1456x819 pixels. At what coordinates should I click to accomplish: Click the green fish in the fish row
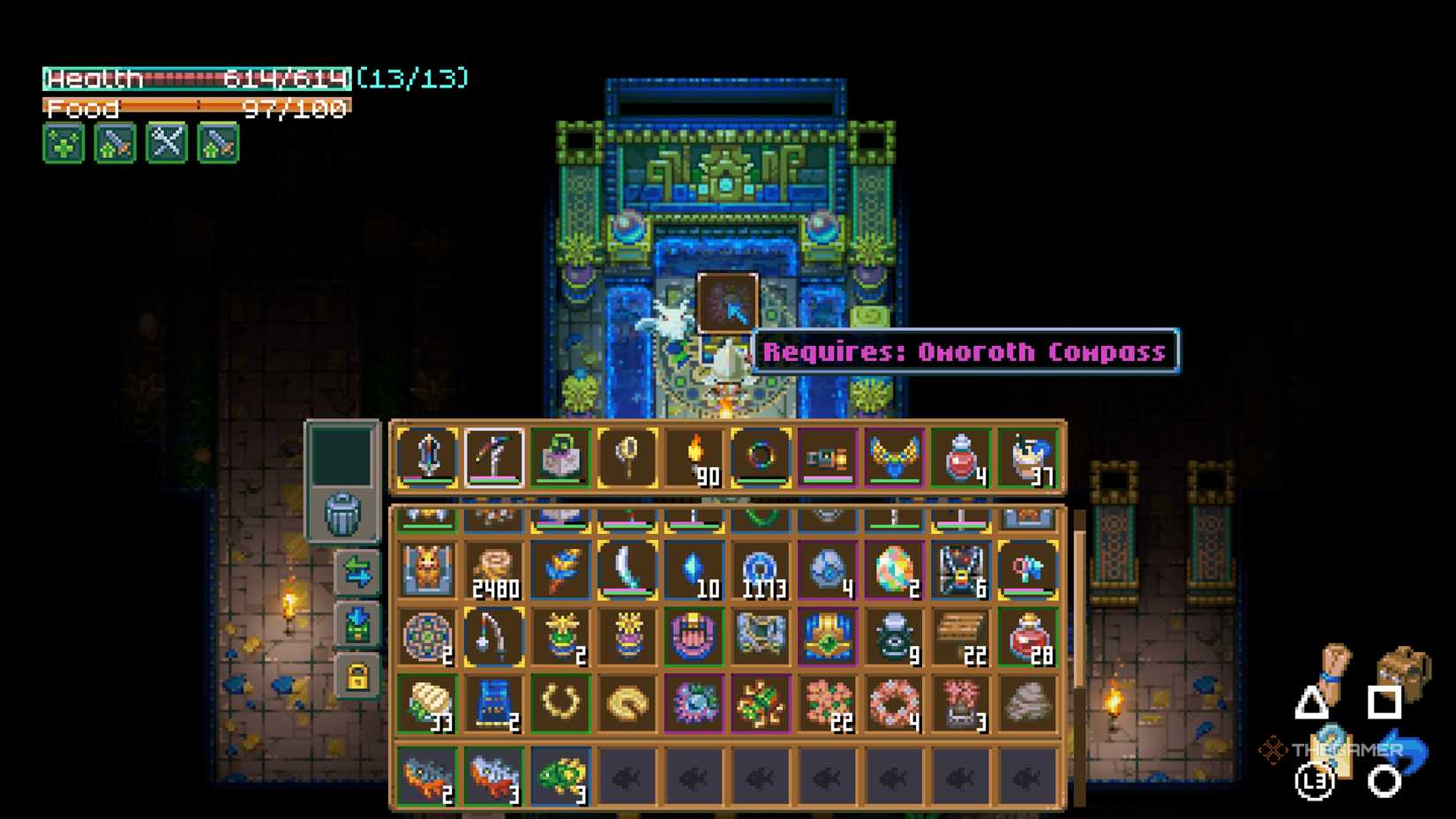point(561,775)
